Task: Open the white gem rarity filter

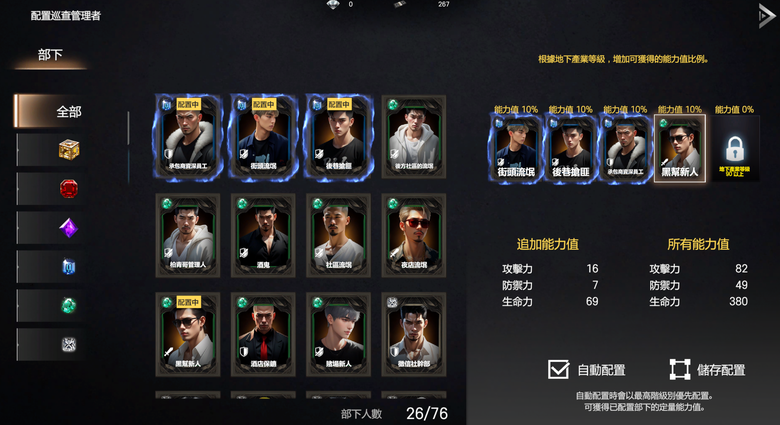Action: [x=68, y=345]
